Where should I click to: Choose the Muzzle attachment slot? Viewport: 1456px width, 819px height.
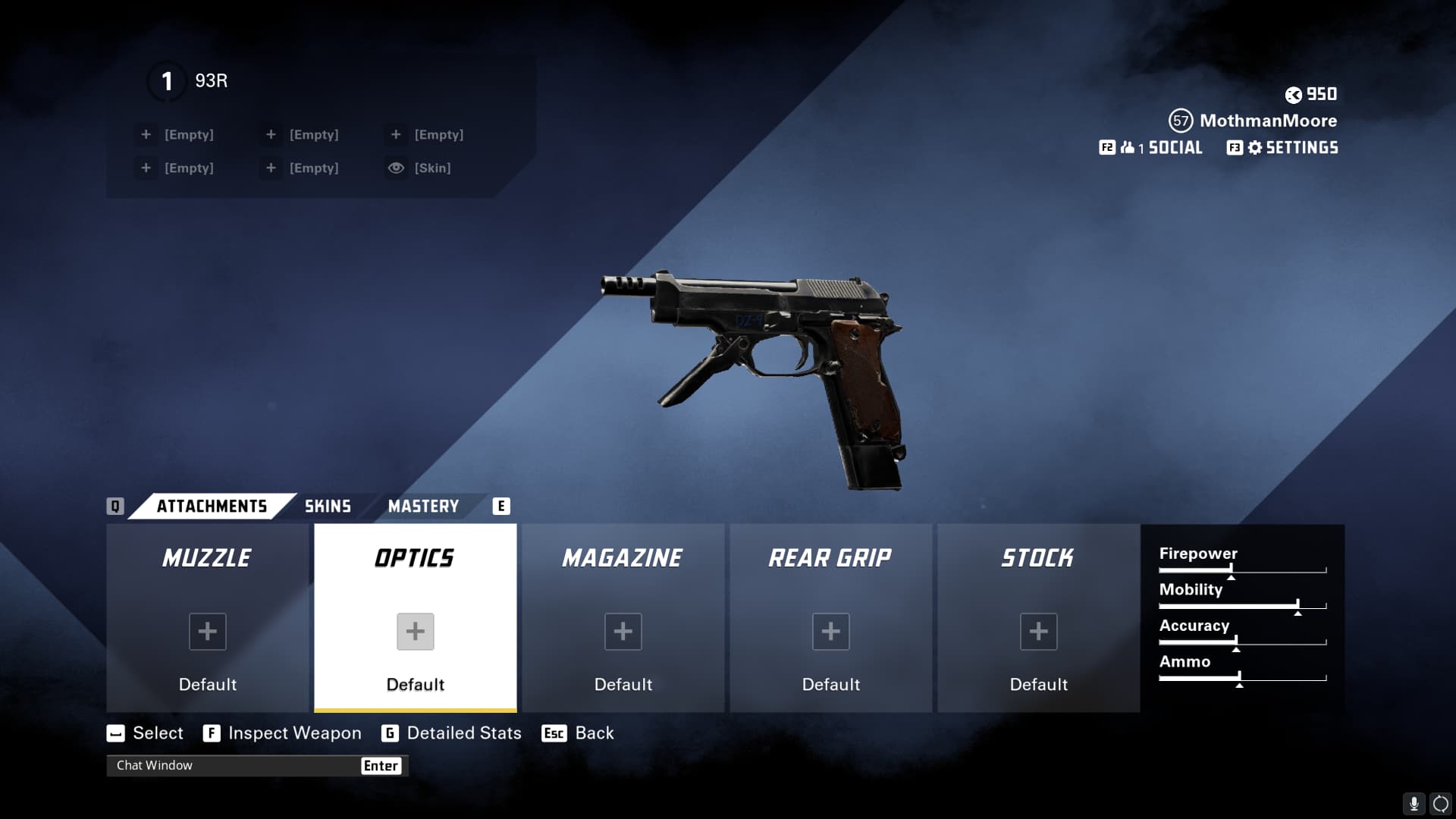tap(207, 618)
